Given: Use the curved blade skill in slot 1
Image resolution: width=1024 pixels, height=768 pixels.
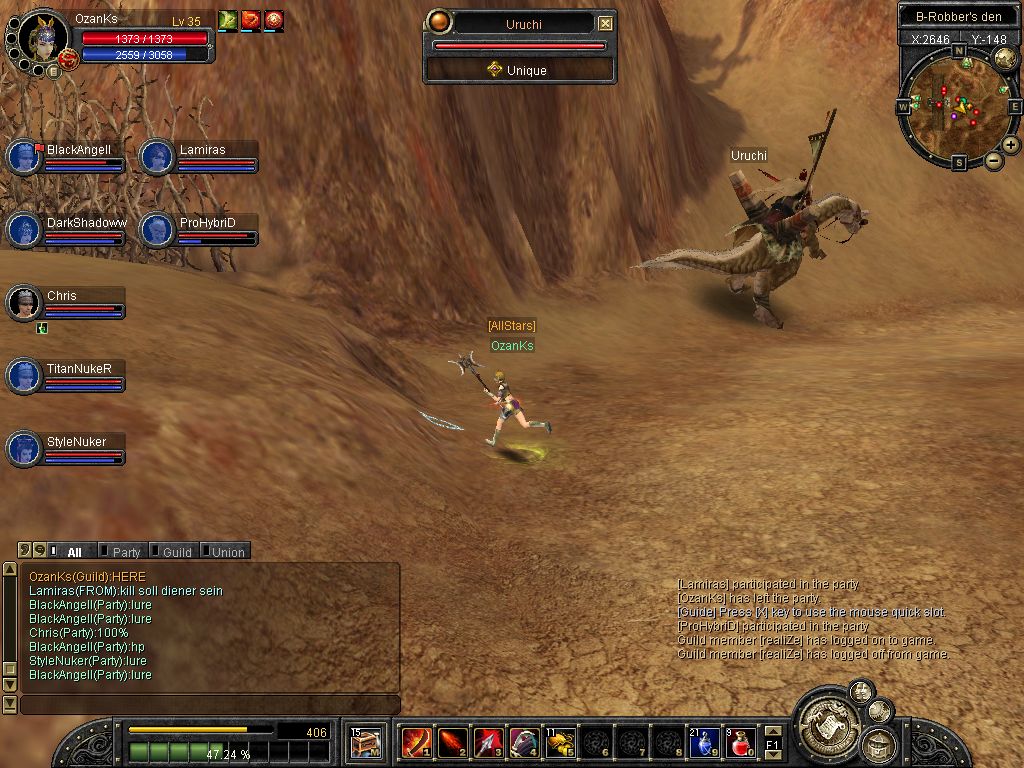Looking at the screenshot, I should pyautogui.click(x=417, y=742).
